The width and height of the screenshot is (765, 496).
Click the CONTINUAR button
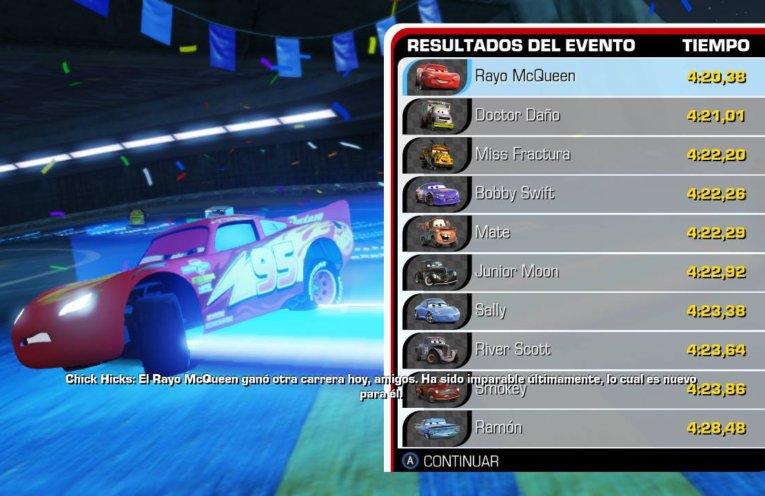pyautogui.click(x=450, y=461)
